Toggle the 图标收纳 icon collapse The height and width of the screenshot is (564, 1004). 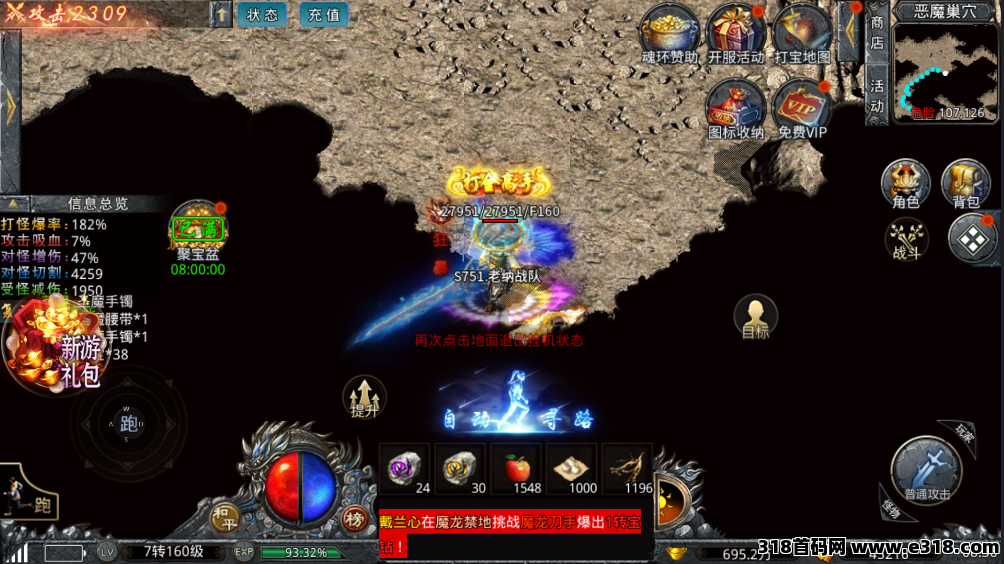point(736,107)
